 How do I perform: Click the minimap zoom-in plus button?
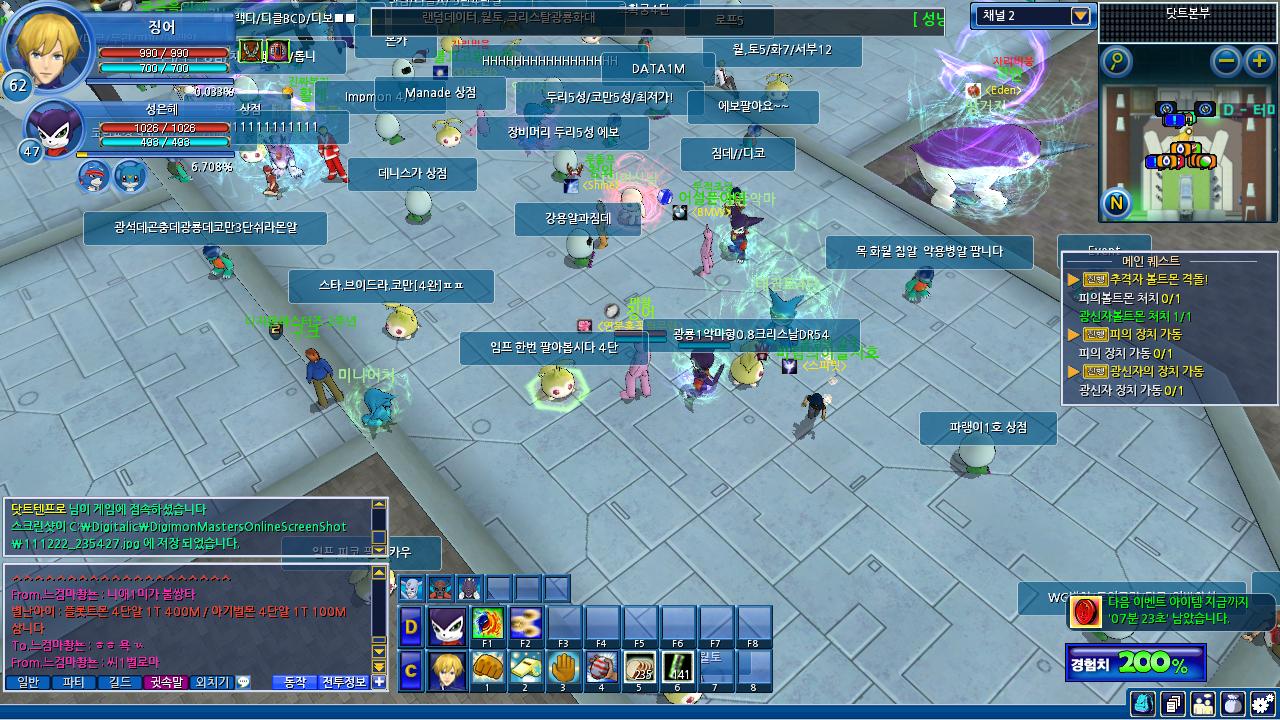click(1259, 62)
